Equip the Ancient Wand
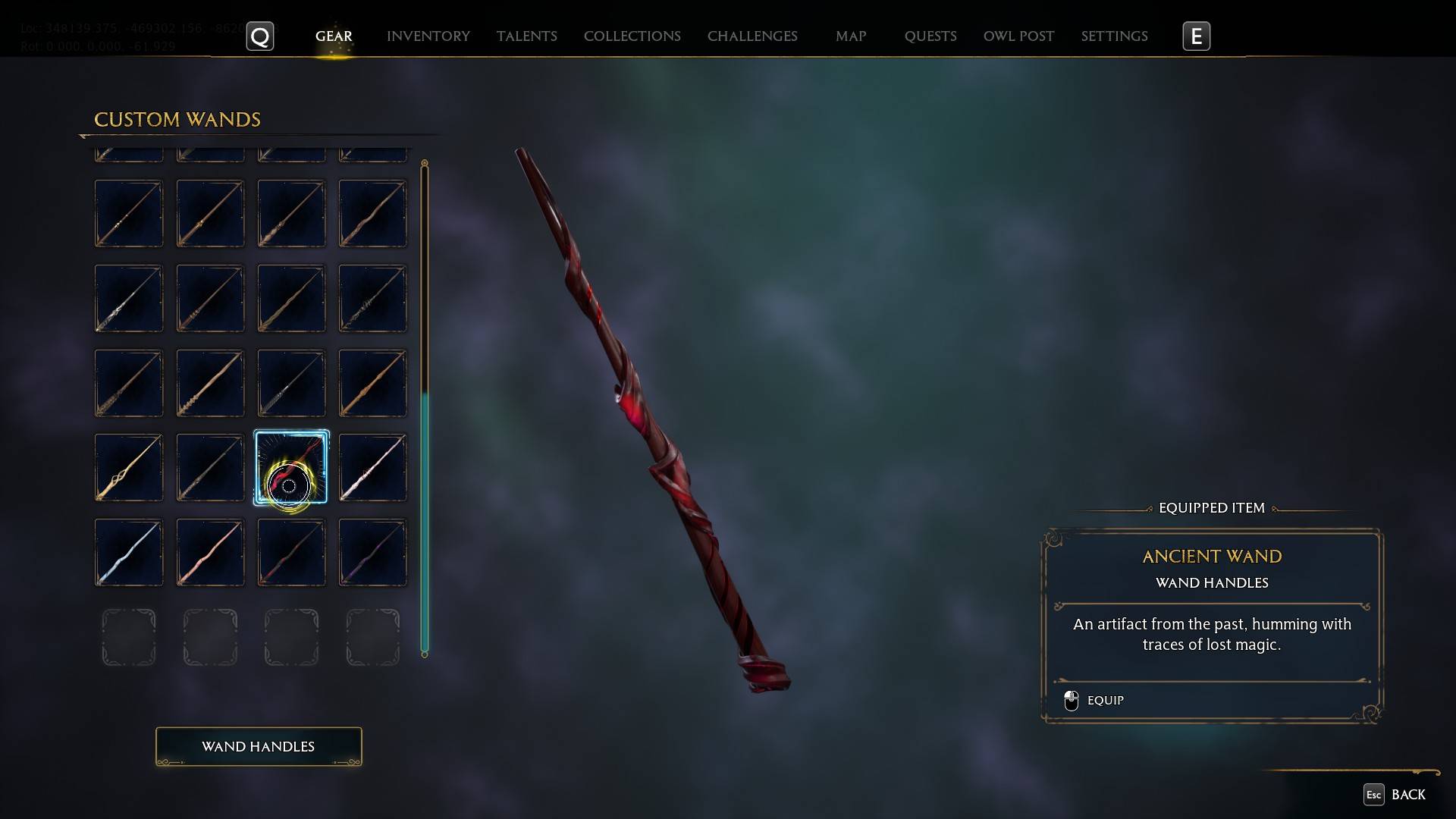This screenshot has height=819, width=1456. 1106,700
